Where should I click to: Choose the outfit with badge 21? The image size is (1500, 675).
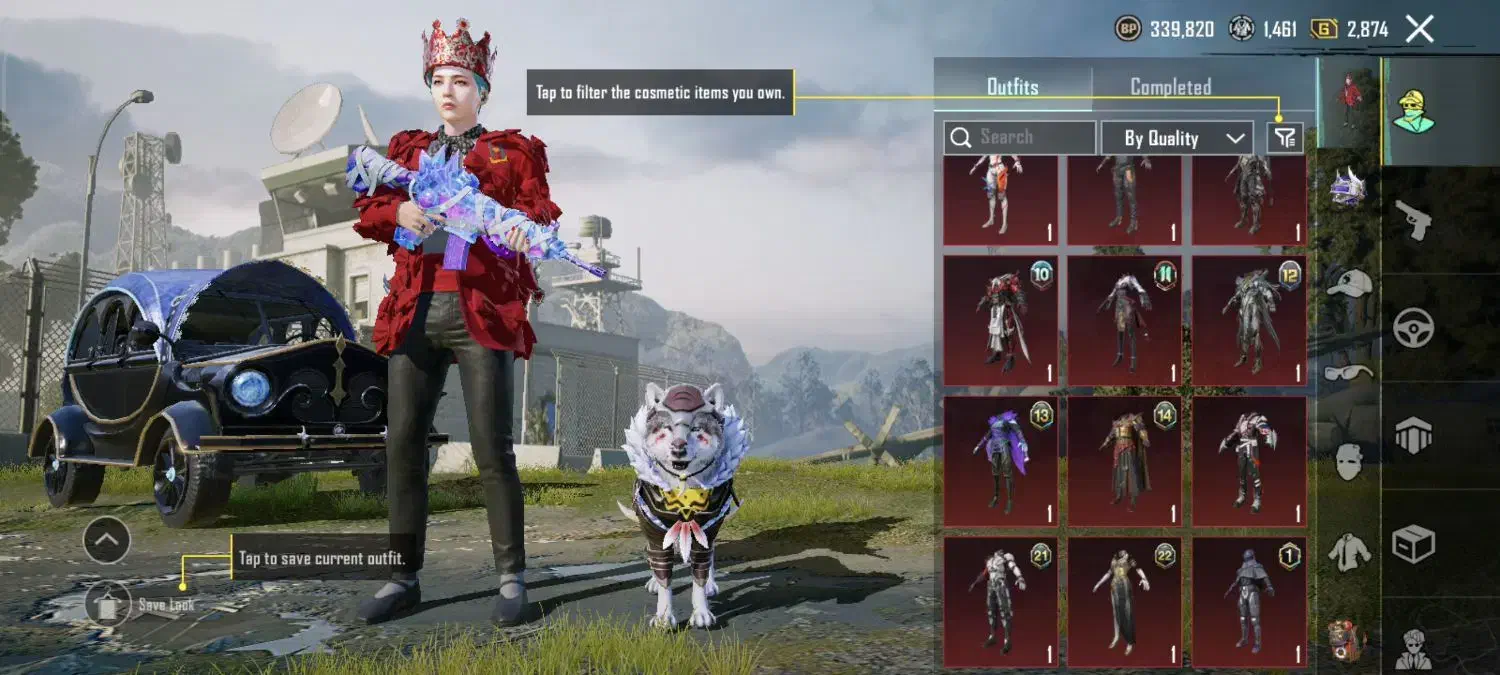(x=1000, y=602)
